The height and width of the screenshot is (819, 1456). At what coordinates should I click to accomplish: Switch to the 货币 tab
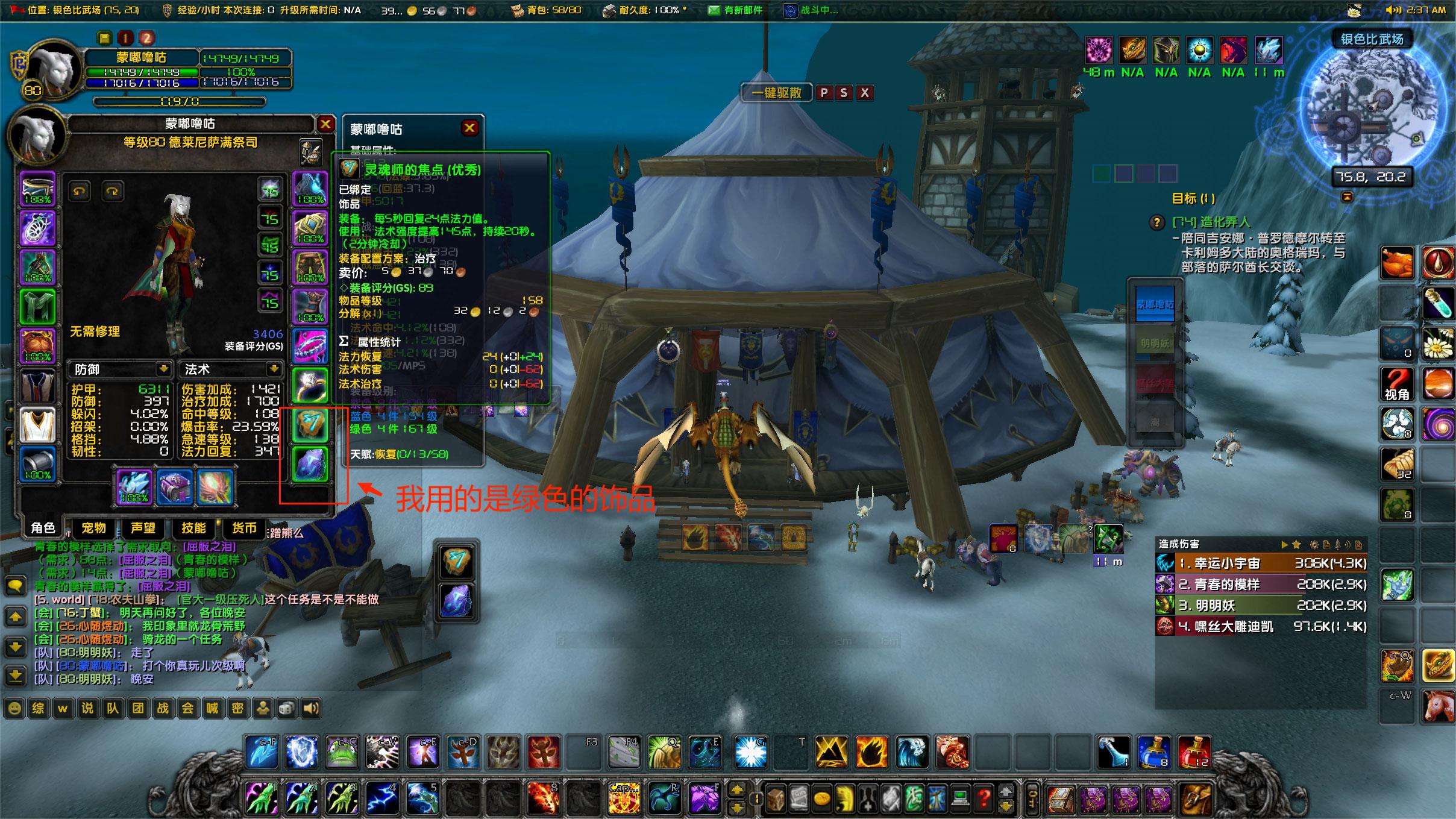(x=243, y=528)
